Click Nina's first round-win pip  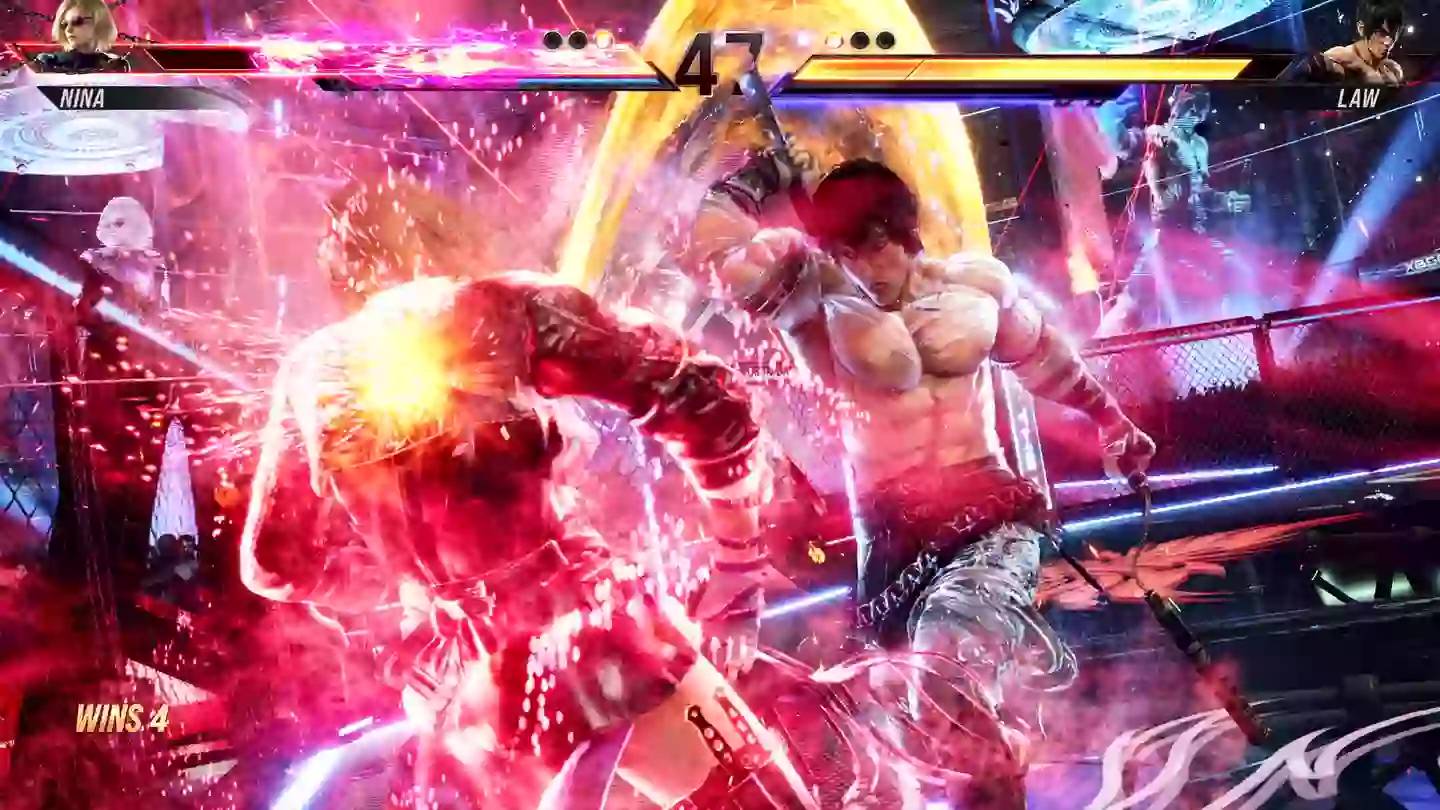tap(552, 40)
